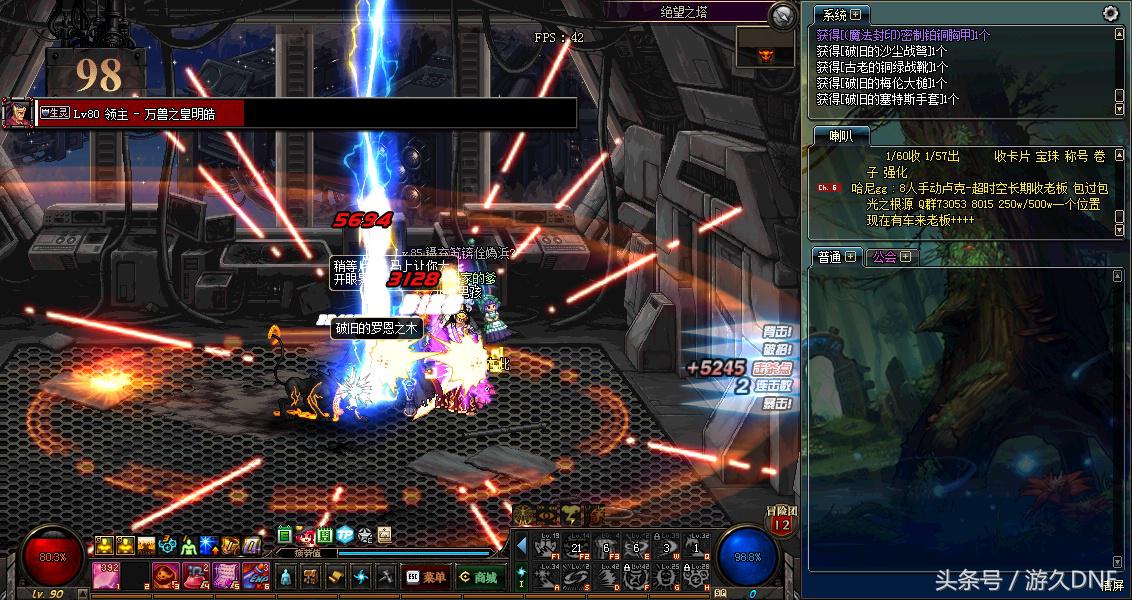Click the green calendar event icon
The height and width of the screenshot is (600, 1132).
pos(285,534)
